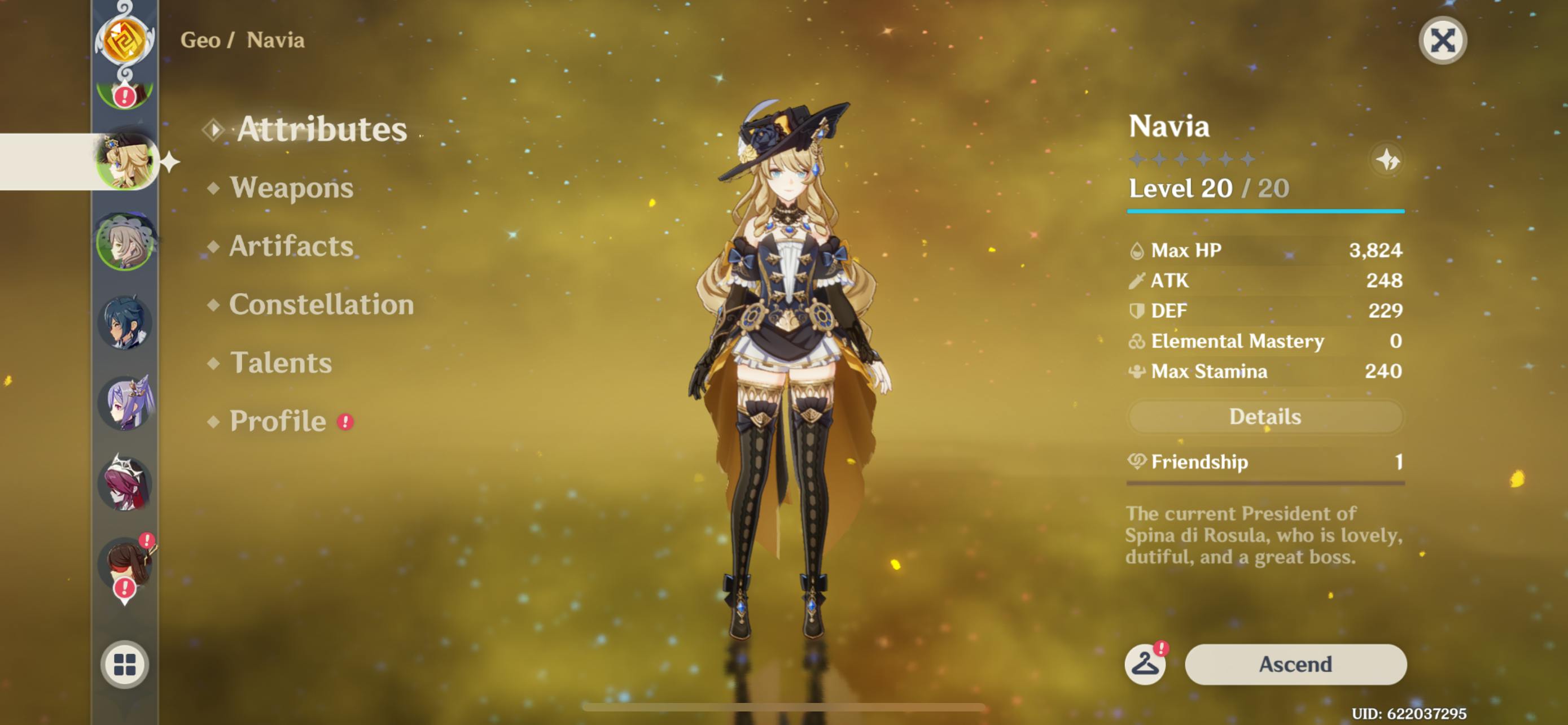Select the purple-haired character portrait
The height and width of the screenshot is (725, 1568).
125,403
